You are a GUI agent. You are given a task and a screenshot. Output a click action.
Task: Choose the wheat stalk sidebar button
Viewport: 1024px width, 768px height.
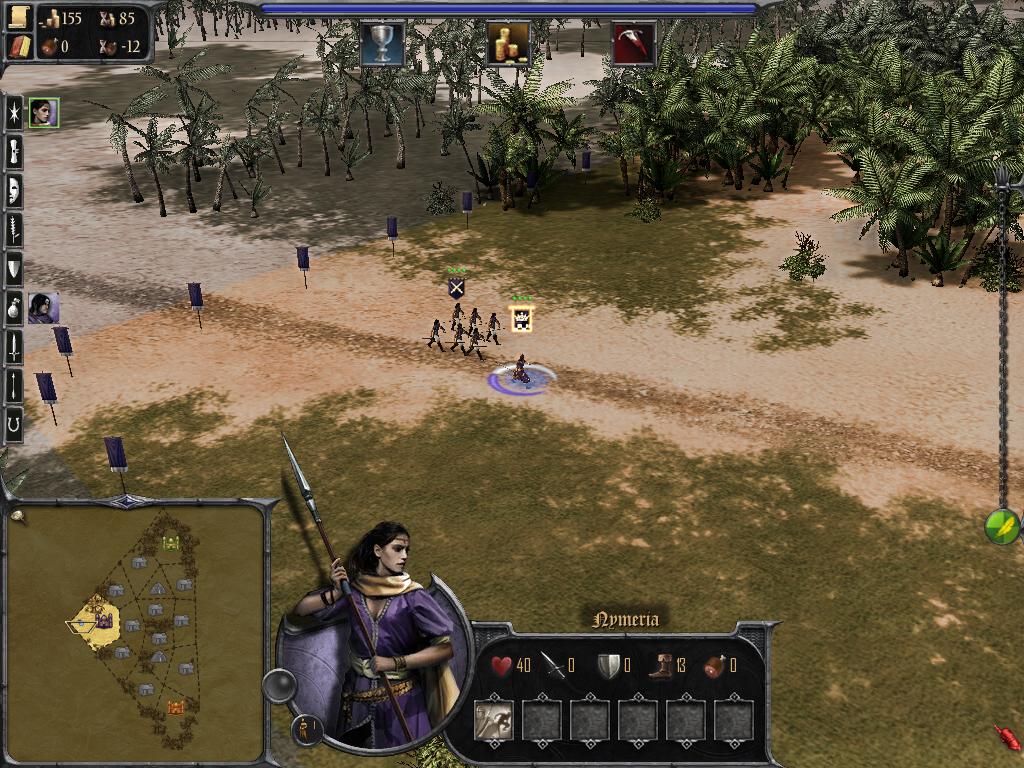point(14,229)
